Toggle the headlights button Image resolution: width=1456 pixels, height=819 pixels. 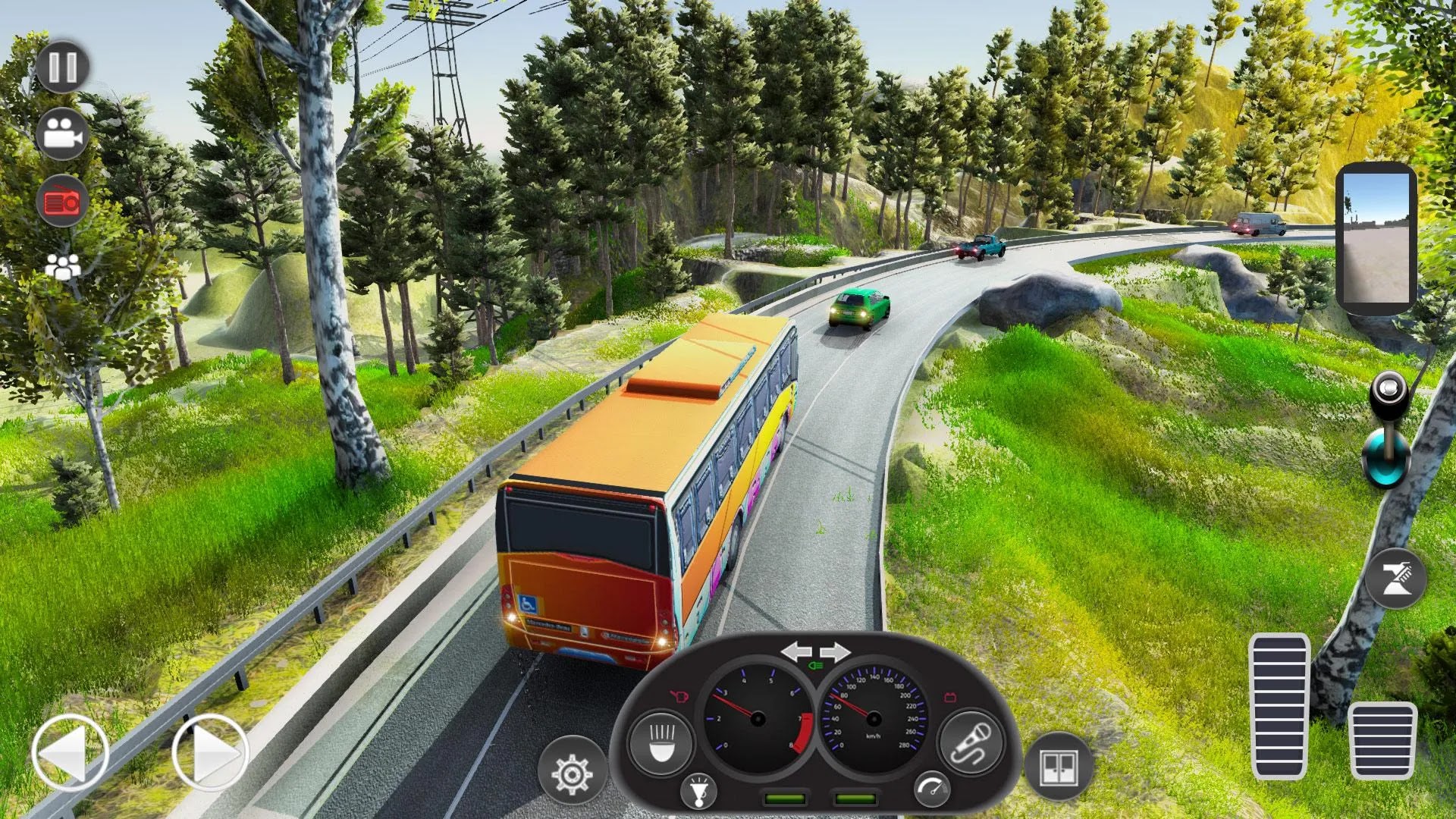pos(661,742)
